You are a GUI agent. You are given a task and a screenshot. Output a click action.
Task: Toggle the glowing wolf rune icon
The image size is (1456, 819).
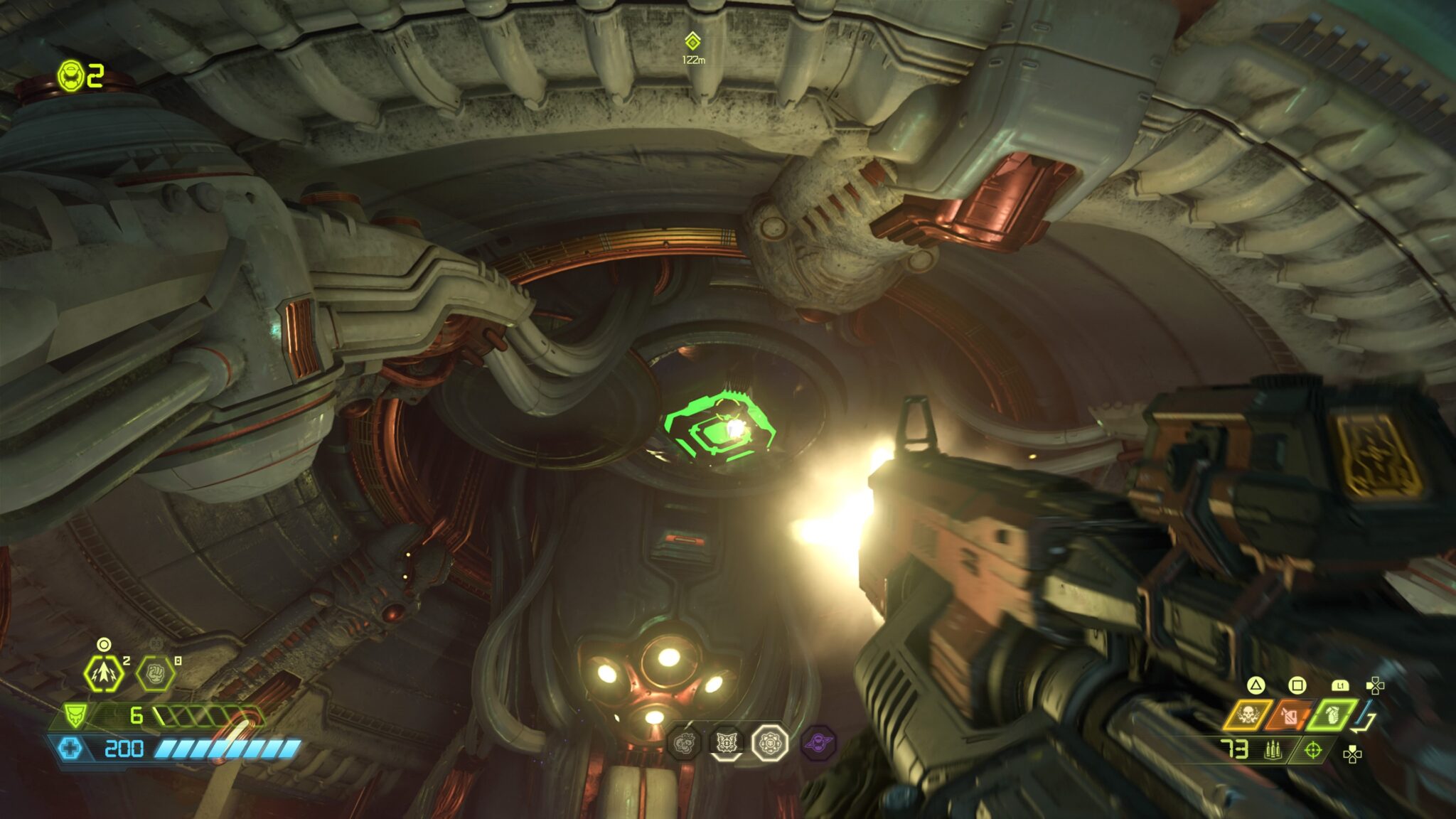click(726, 742)
